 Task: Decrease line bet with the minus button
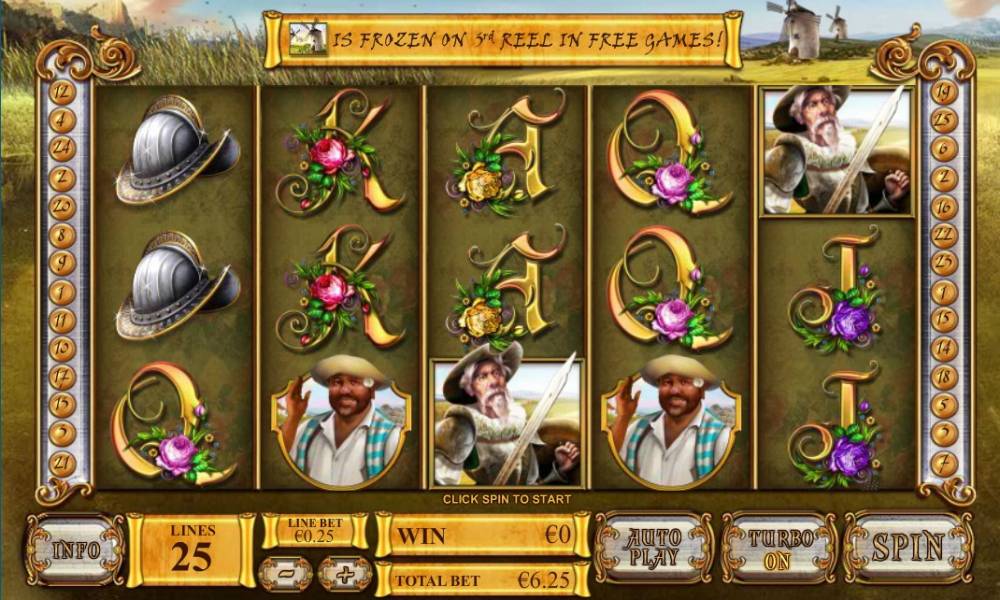tap(285, 574)
